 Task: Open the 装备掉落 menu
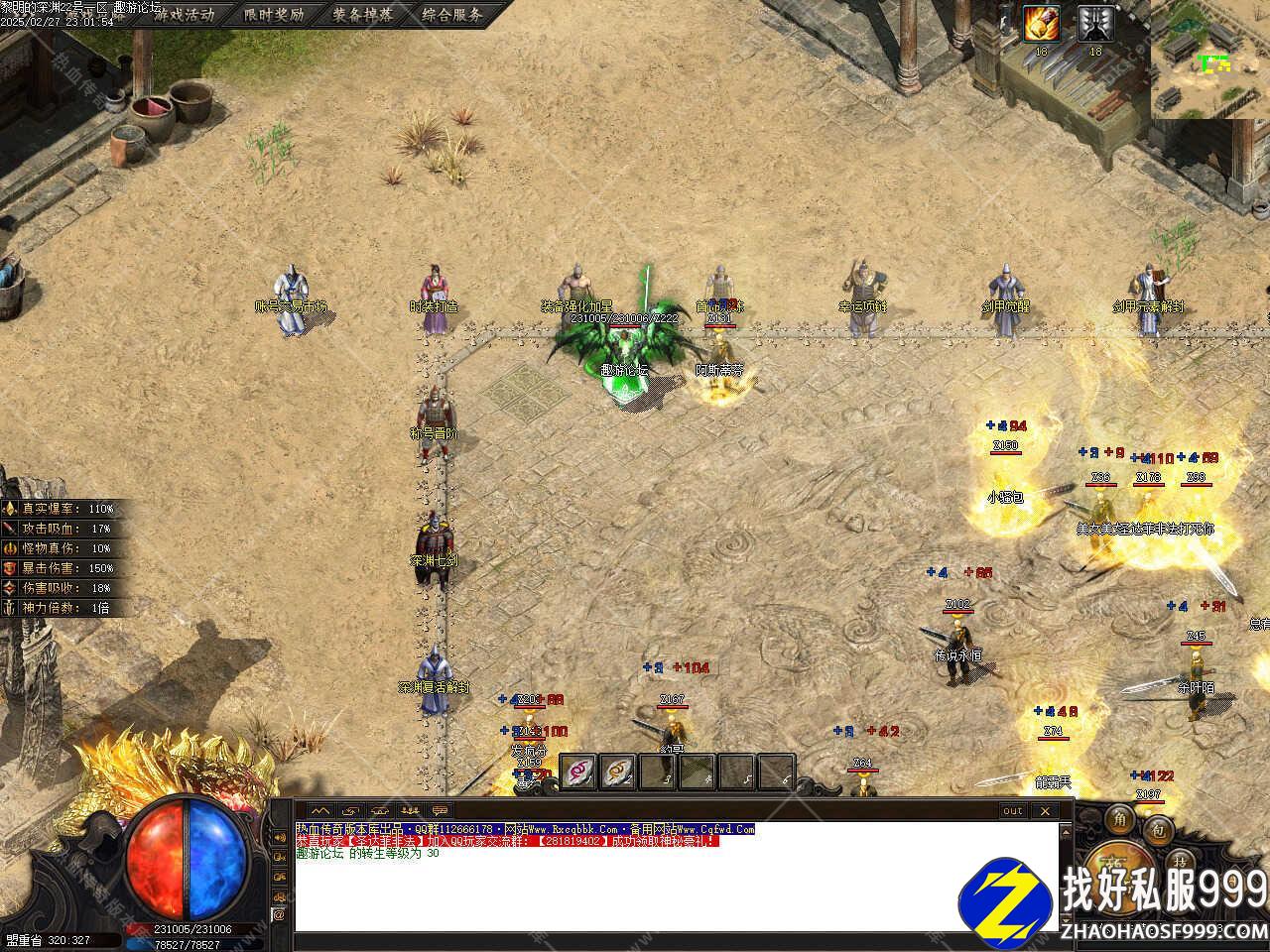point(362,15)
